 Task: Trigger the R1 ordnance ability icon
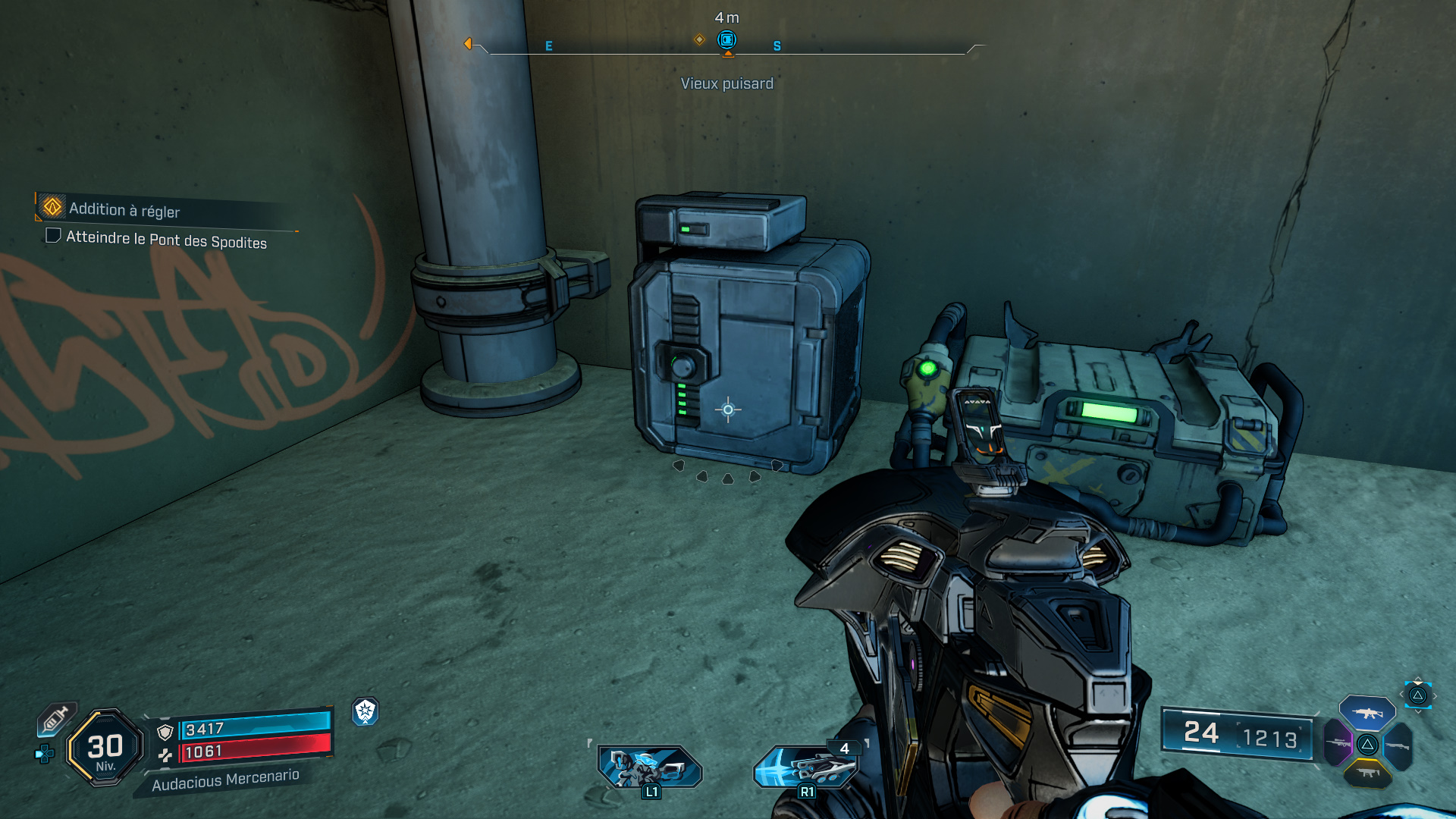[x=805, y=766]
